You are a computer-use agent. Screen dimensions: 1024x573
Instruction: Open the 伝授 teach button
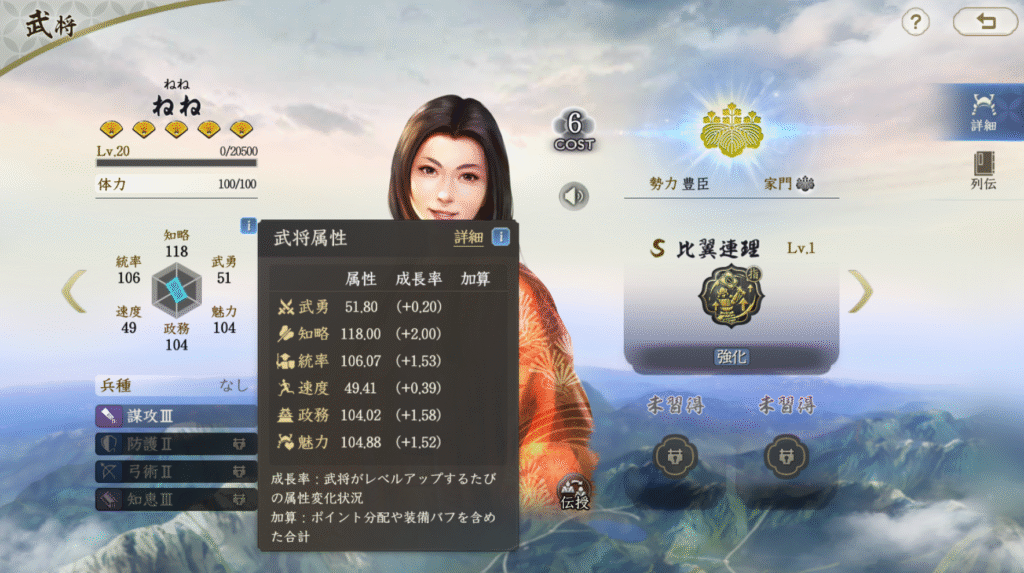tap(575, 492)
